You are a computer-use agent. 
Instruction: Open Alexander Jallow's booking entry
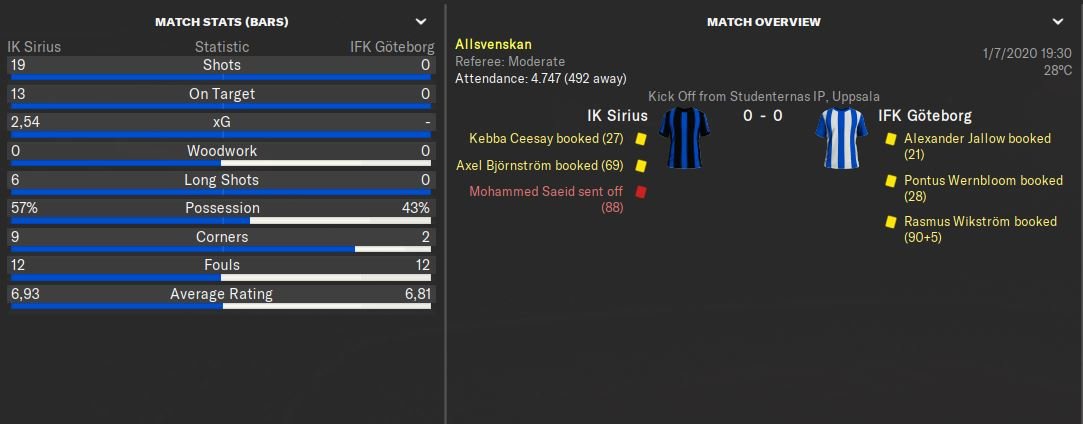976,139
